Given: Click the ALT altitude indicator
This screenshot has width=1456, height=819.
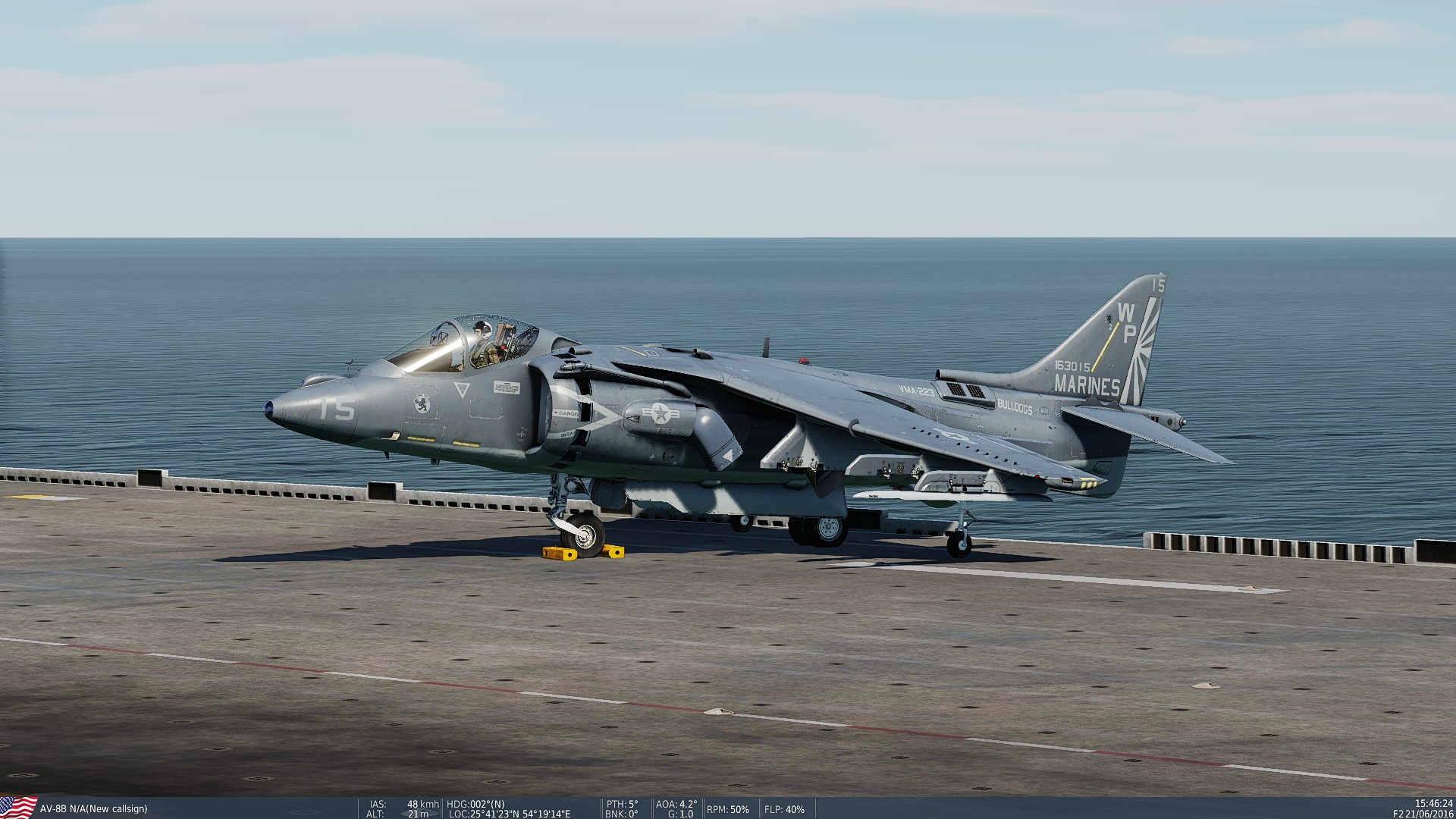Looking at the screenshot, I should point(375,813).
